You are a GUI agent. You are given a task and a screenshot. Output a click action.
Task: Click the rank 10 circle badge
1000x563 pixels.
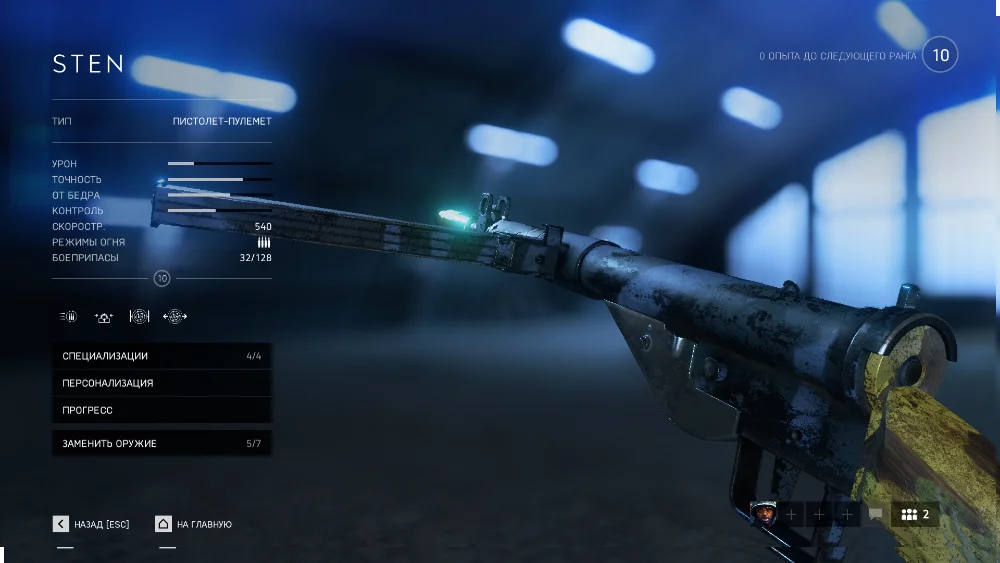(x=940, y=55)
